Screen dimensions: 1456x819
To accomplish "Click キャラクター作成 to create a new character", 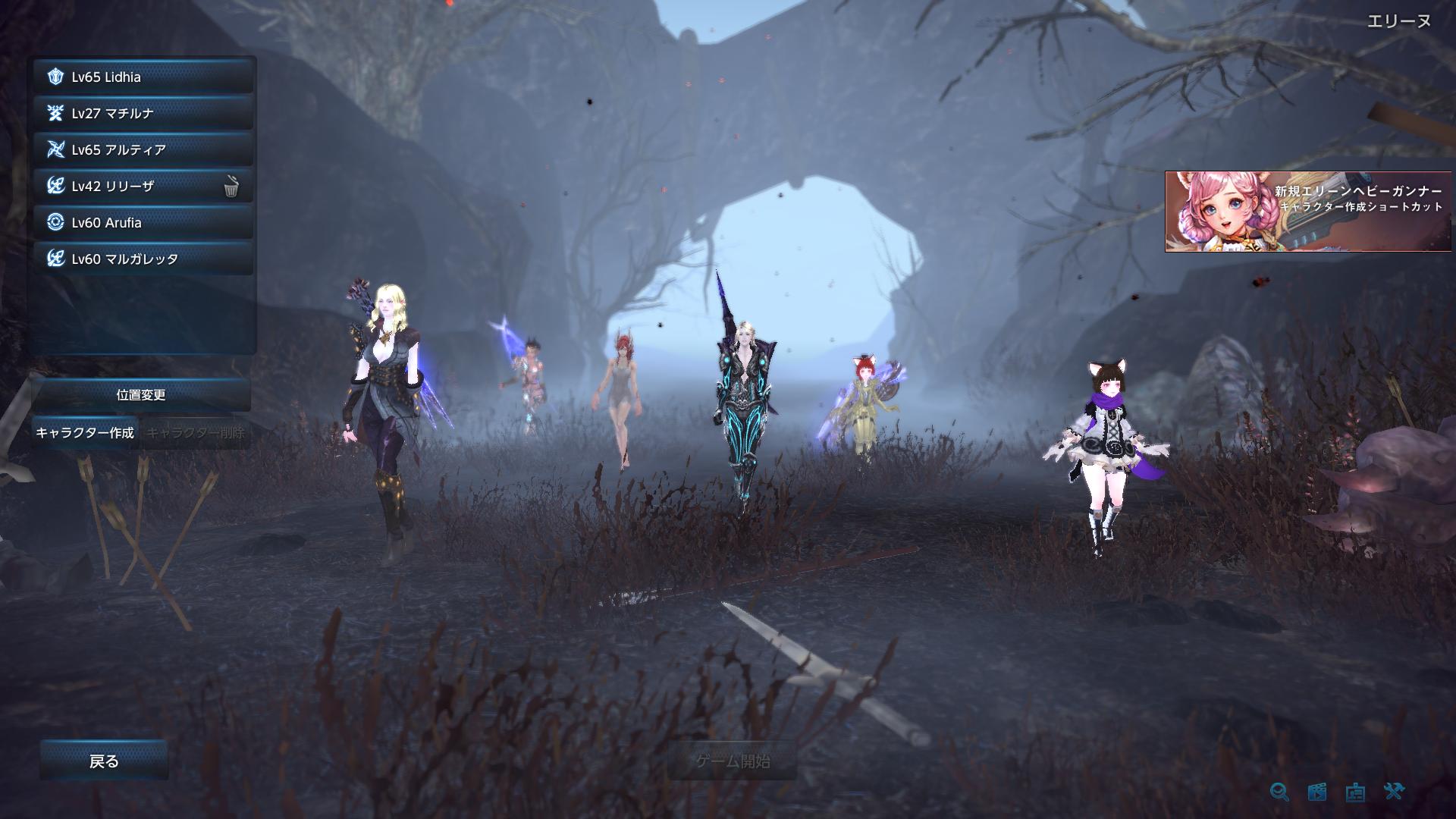I will 85,434.
